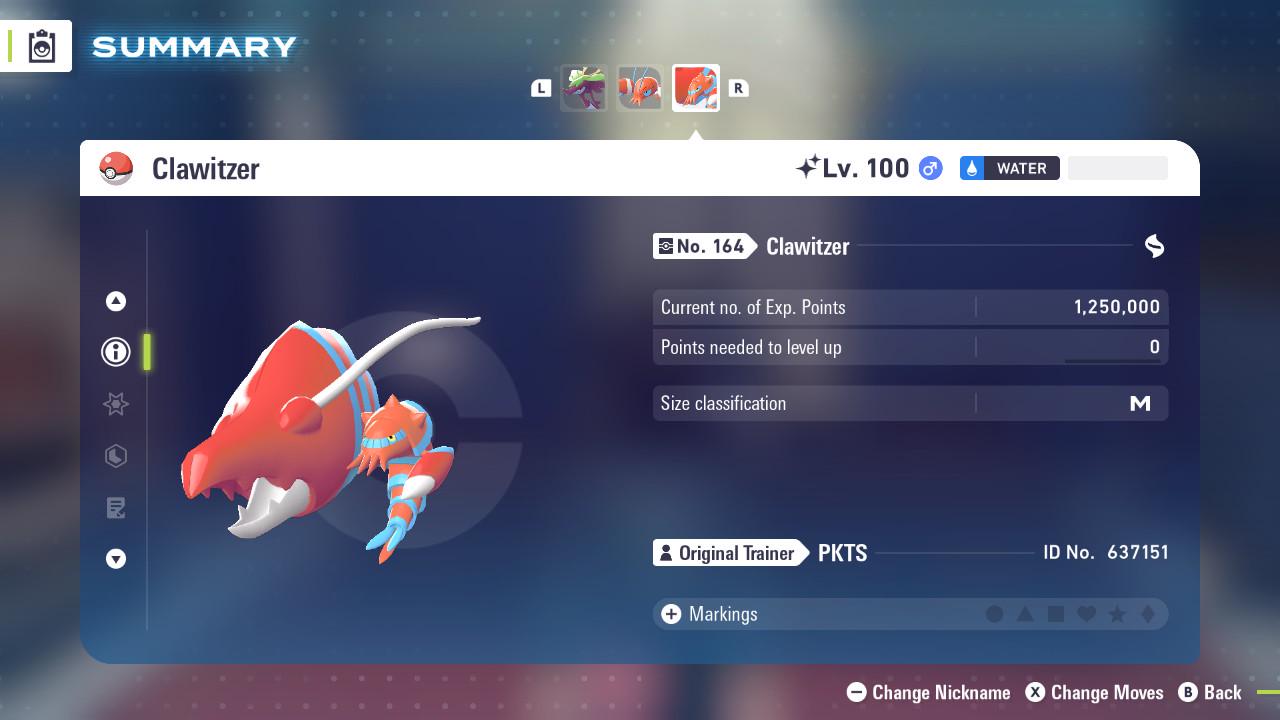The width and height of the screenshot is (1280, 720).
Task: Click the Poké Ball icon beside Clawitzer
Action: [116, 168]
